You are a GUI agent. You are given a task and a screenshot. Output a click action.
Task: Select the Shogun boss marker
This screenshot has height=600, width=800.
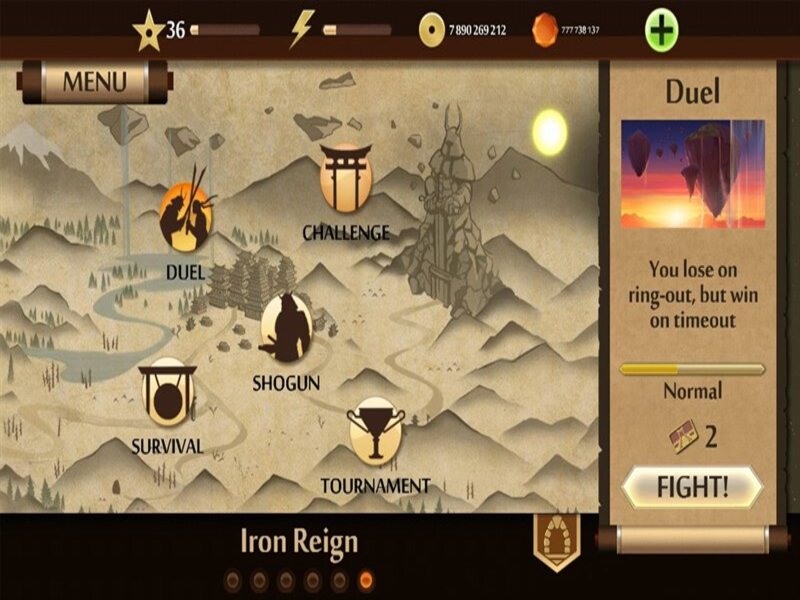(x=286, y=327)
